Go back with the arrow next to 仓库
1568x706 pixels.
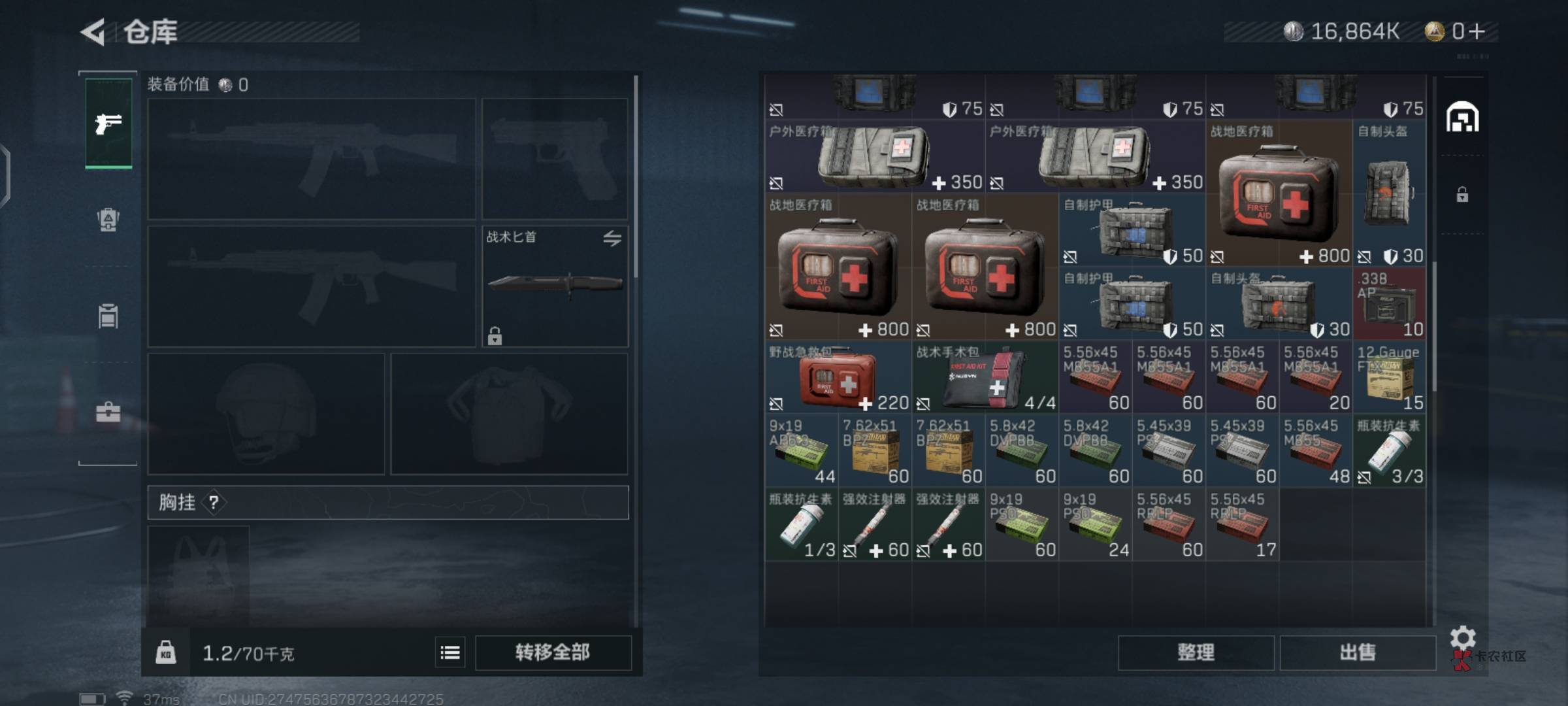tap(93, 32)
